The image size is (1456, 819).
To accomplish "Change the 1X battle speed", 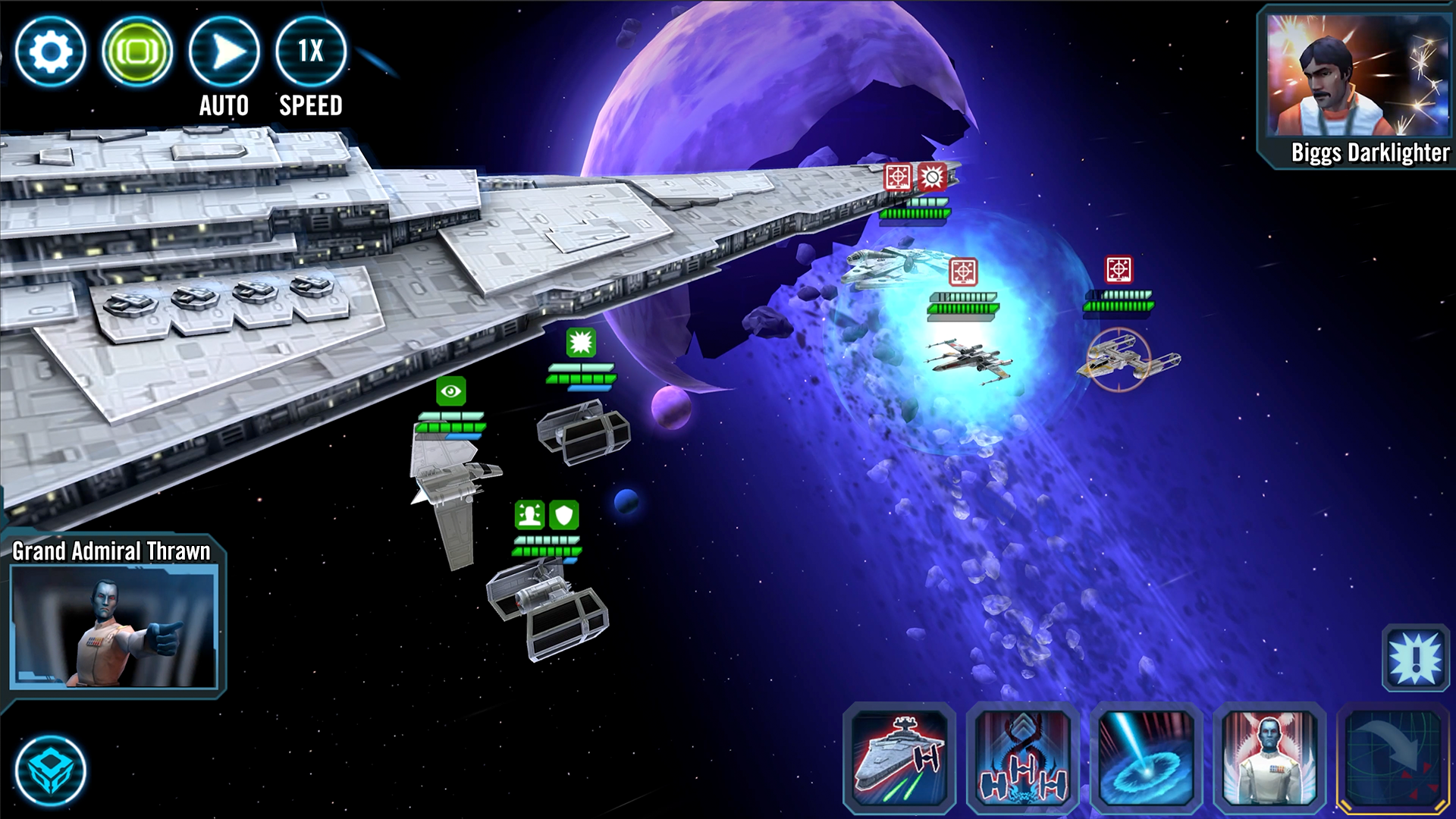I will tap(311, 52).
